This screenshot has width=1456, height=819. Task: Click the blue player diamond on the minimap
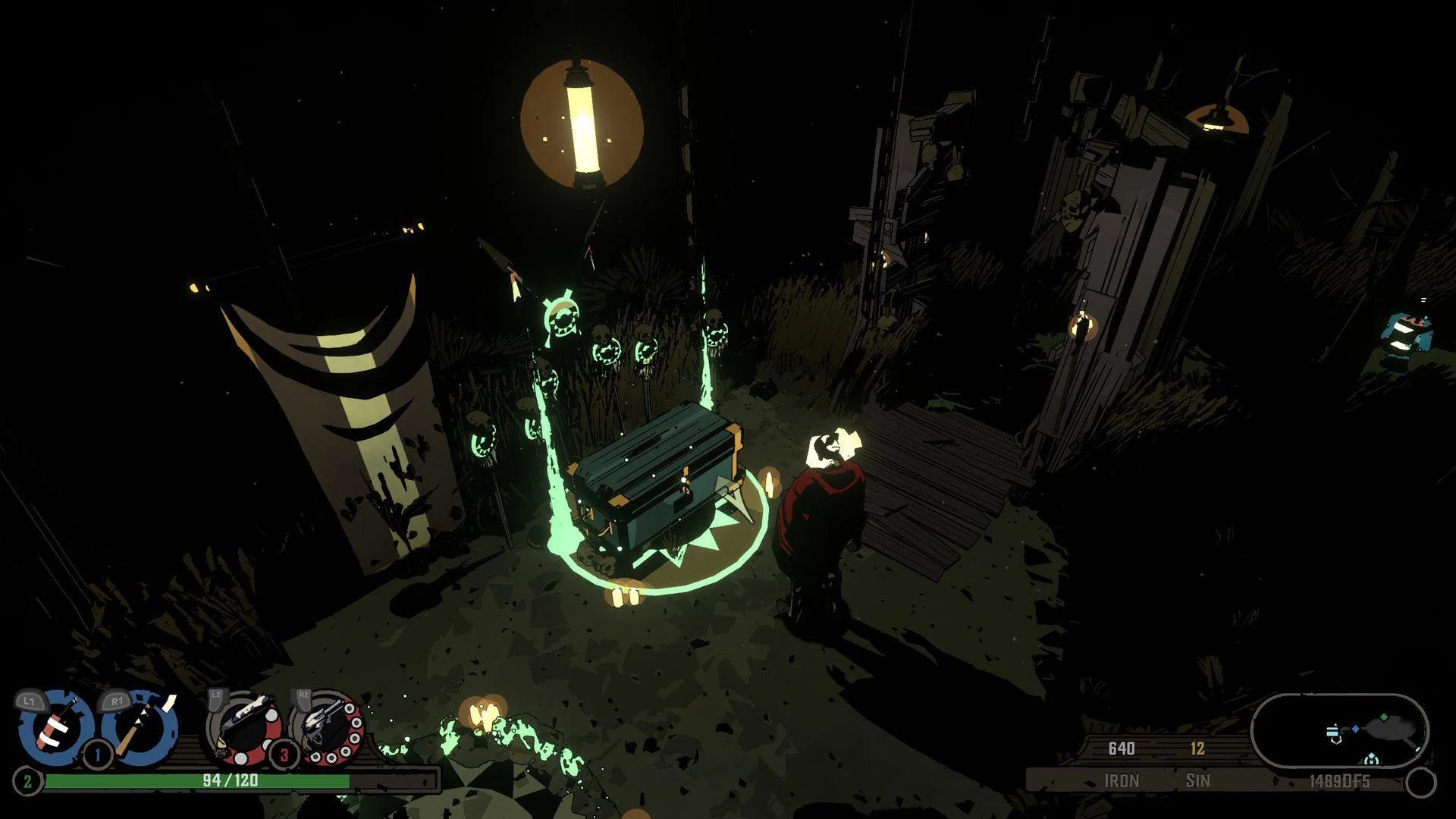1354,728
